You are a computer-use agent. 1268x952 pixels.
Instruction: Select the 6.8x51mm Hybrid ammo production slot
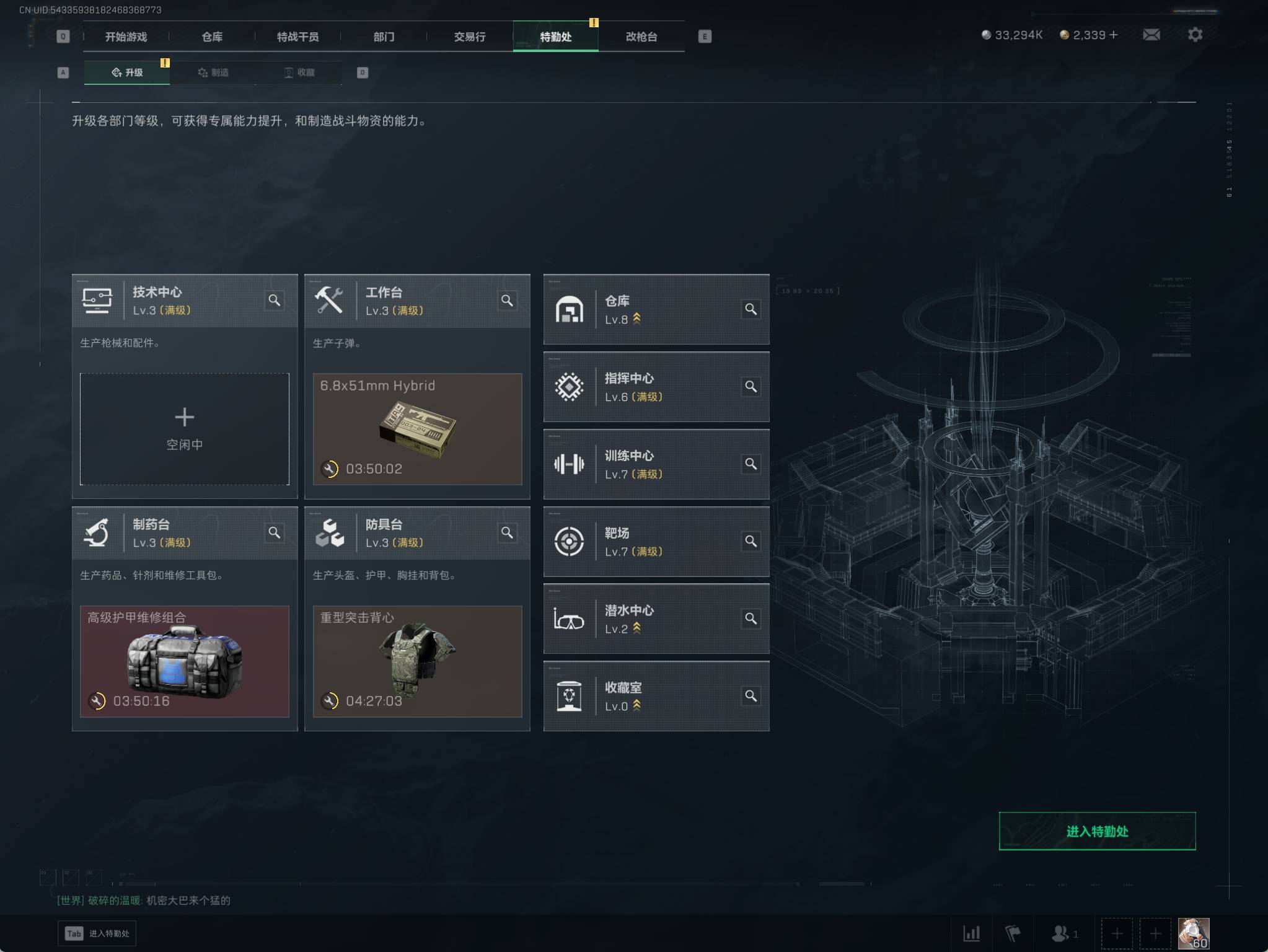(x=417, y=429)
